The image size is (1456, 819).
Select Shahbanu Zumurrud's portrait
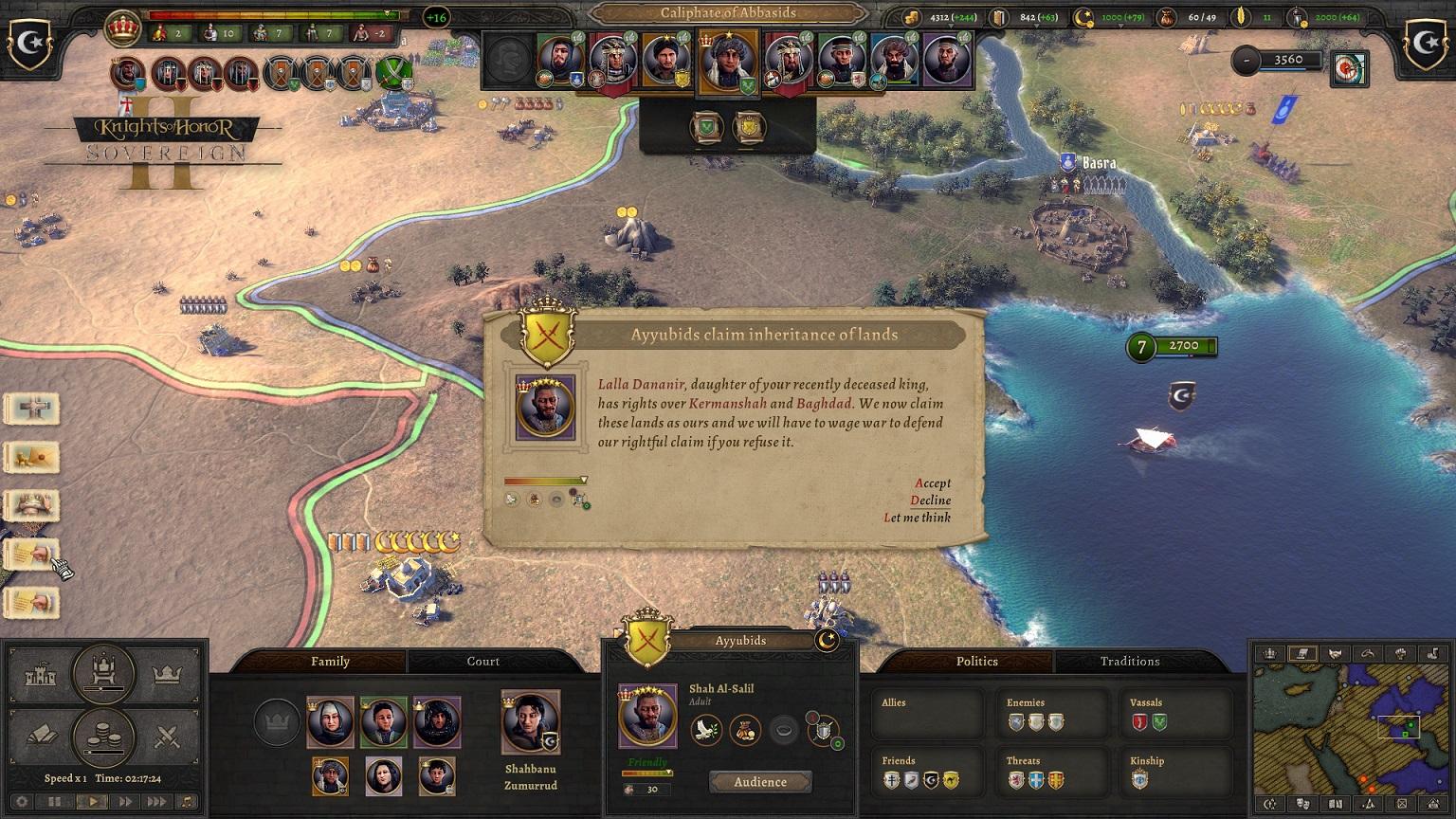click(530, 722)
